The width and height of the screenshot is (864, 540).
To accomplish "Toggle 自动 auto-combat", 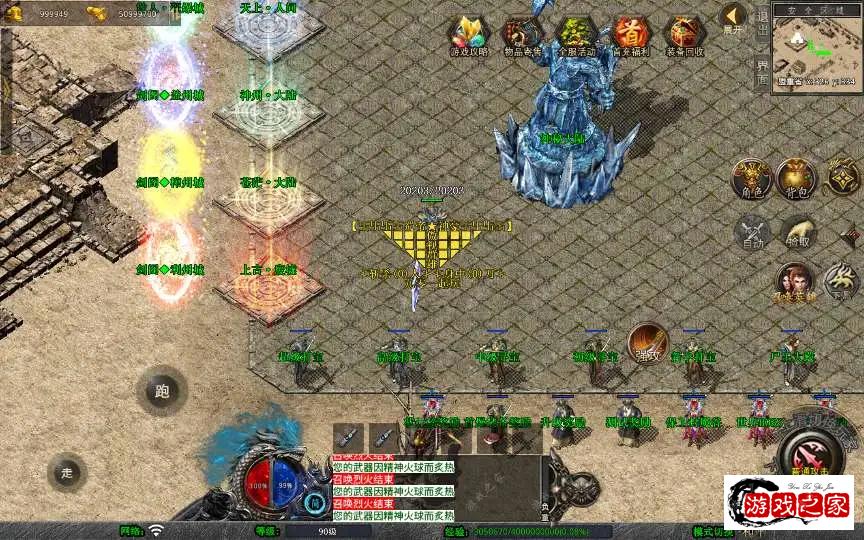I will (752, 233).
